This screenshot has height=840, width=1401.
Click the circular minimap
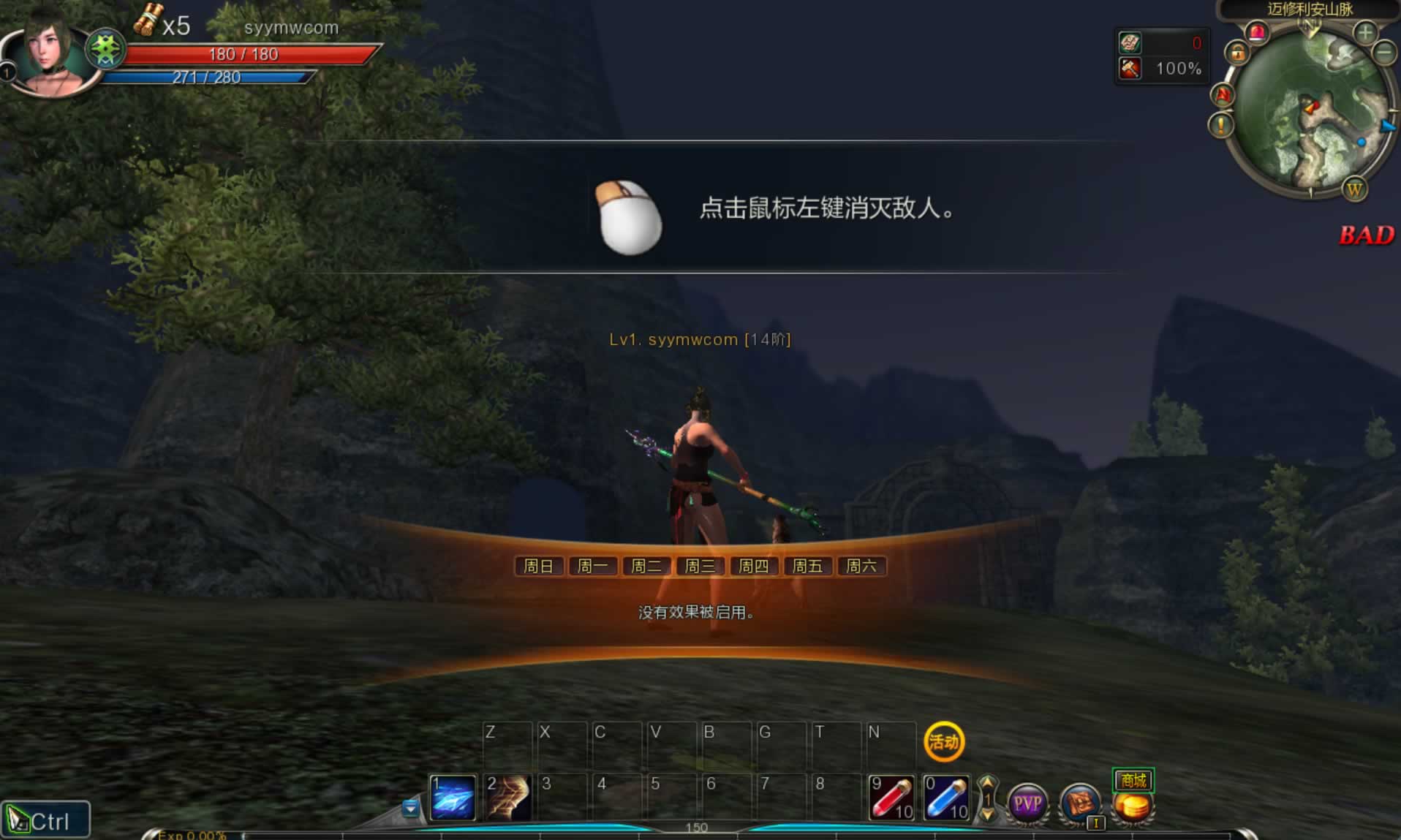[1310, 110]
